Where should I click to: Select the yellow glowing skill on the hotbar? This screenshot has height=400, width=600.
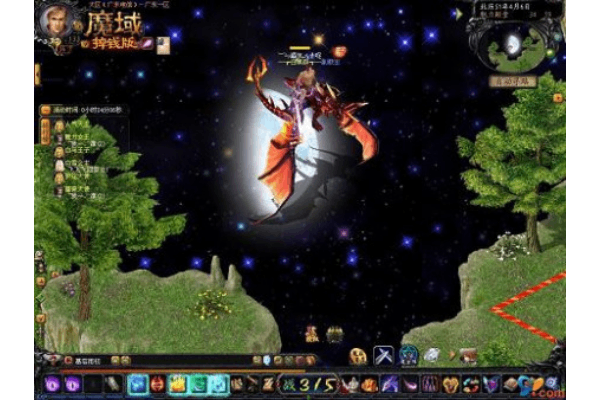tap(176, 383)
